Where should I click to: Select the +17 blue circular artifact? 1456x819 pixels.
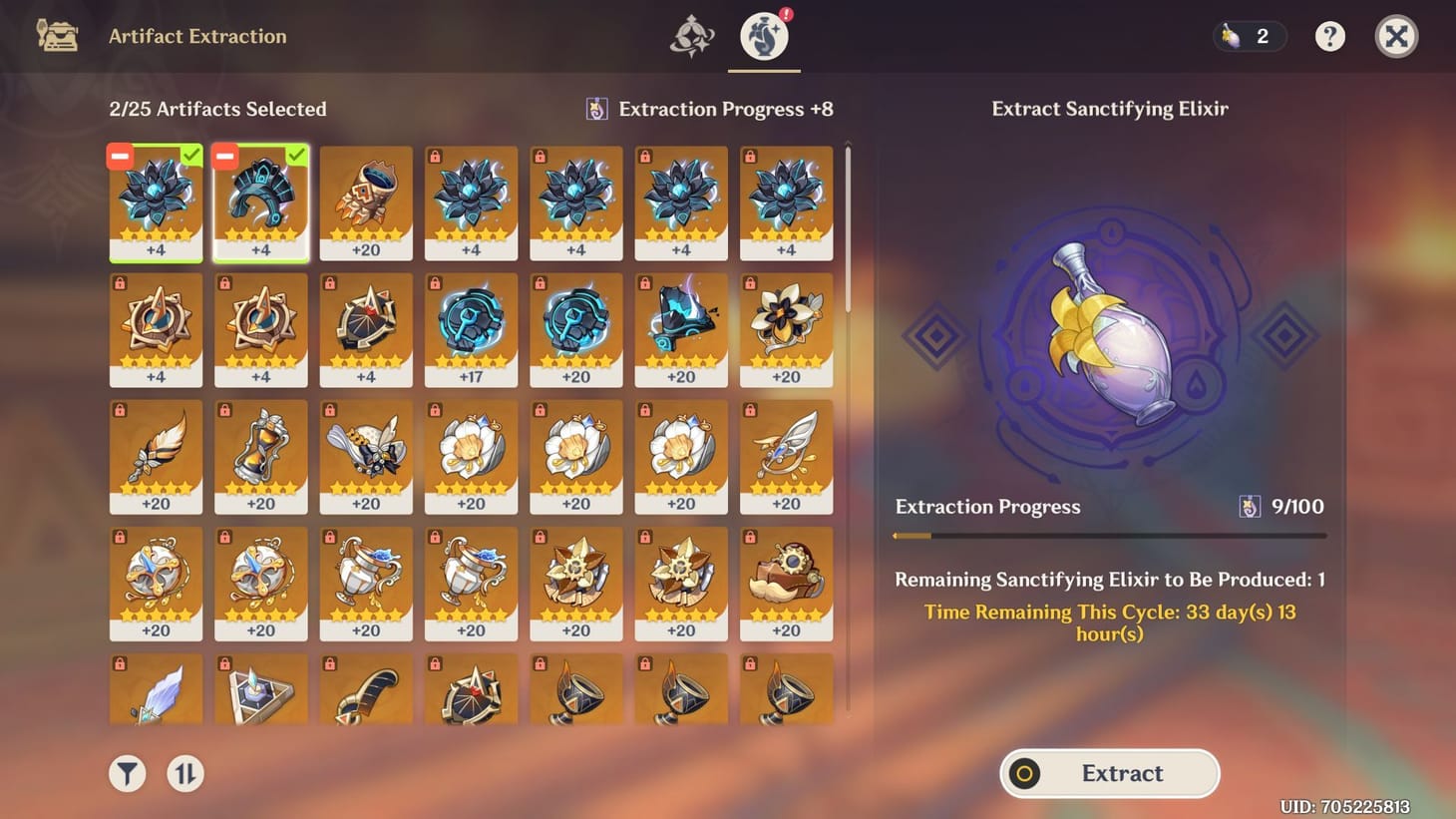pos(471,329)
